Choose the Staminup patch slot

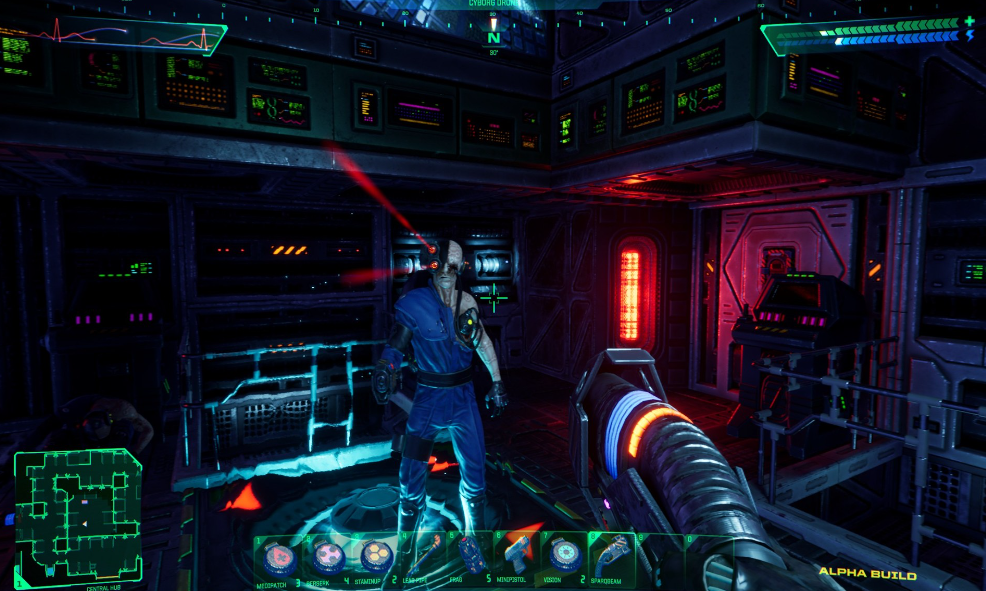376,556
